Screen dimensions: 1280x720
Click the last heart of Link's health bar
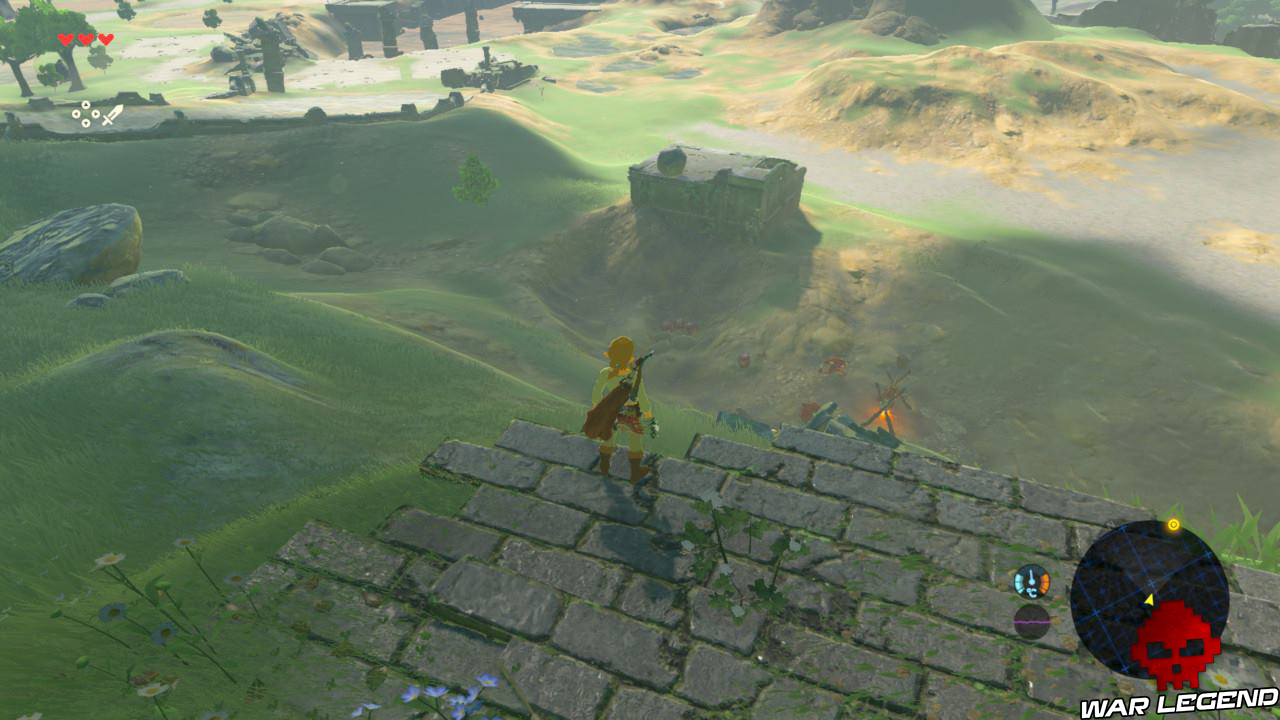point(106,39)
